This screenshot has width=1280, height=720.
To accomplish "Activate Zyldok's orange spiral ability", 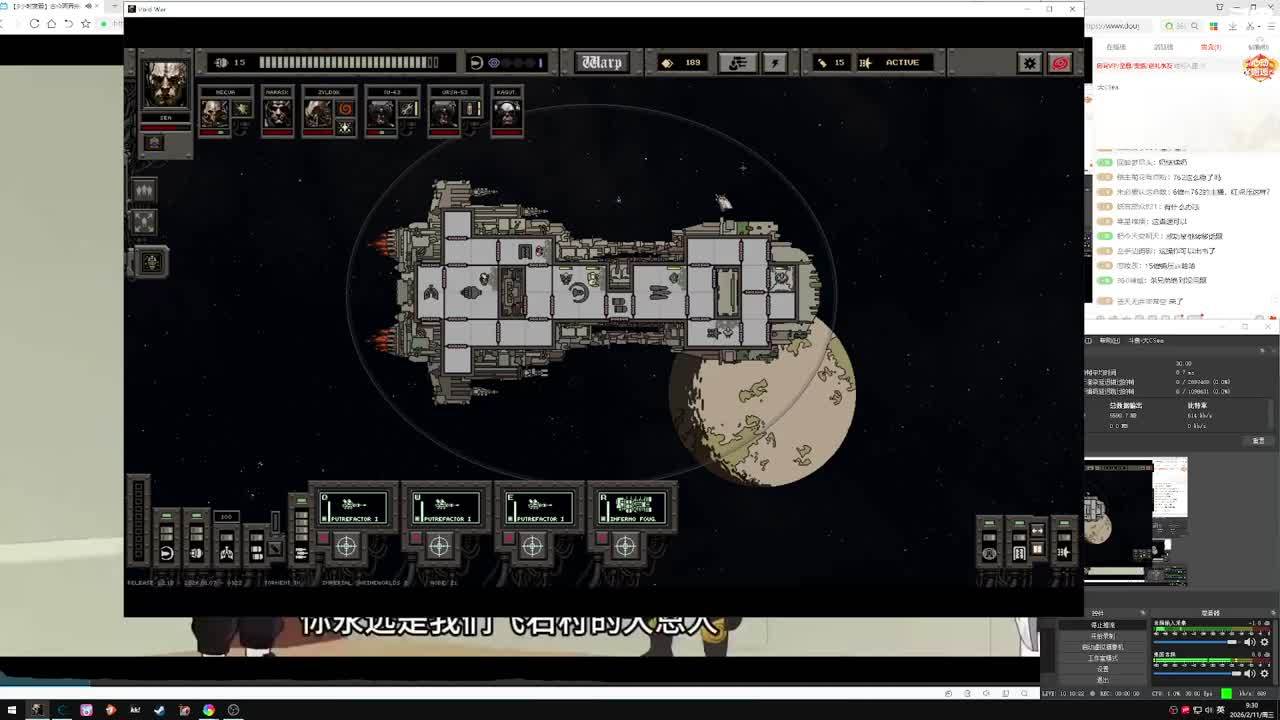I will [346, 108].
